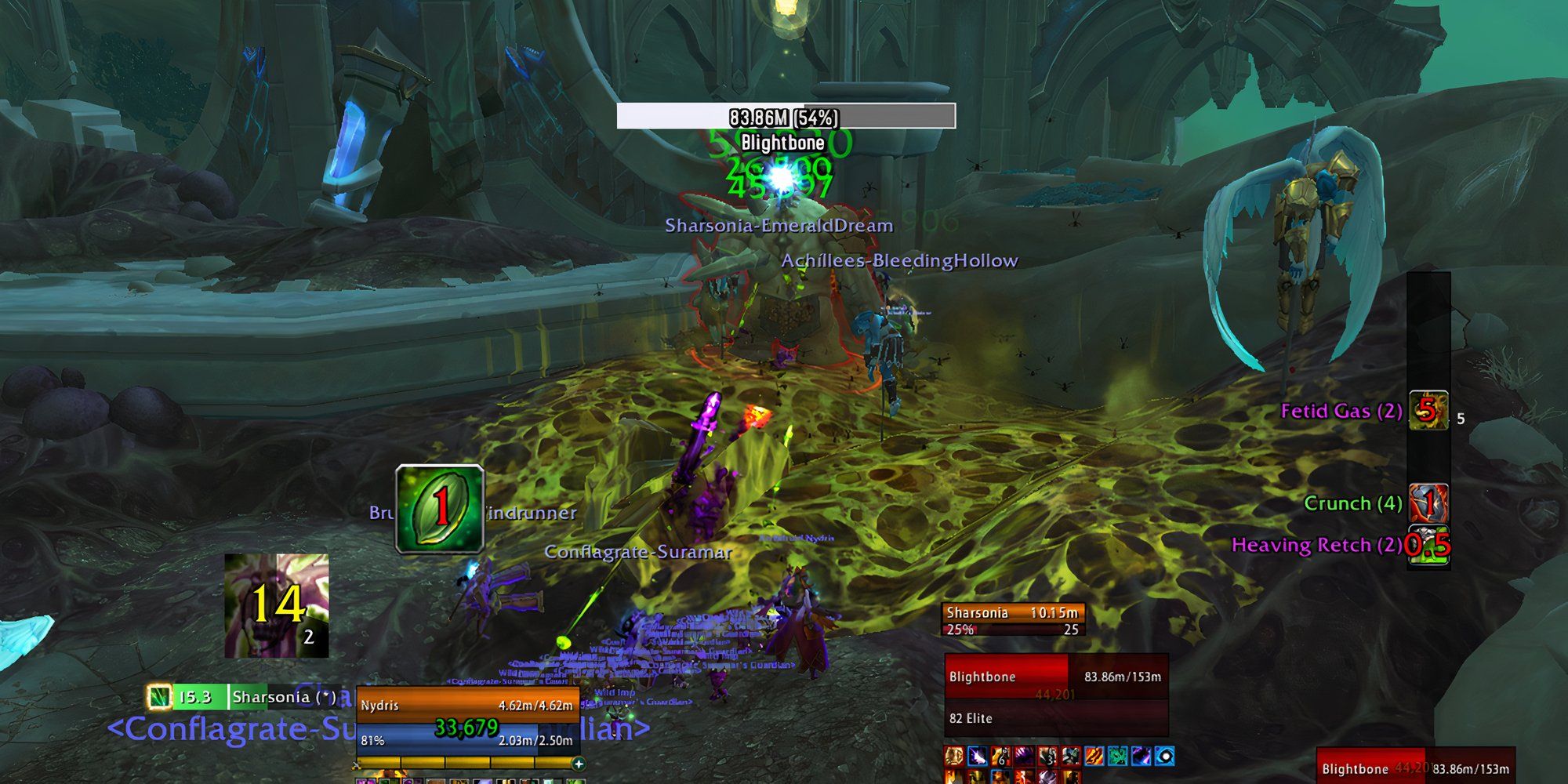Click the green nature-rune icon in Blightbone's debuff row
Screen dimensions: 1568x784
[x=1117, y=755]
